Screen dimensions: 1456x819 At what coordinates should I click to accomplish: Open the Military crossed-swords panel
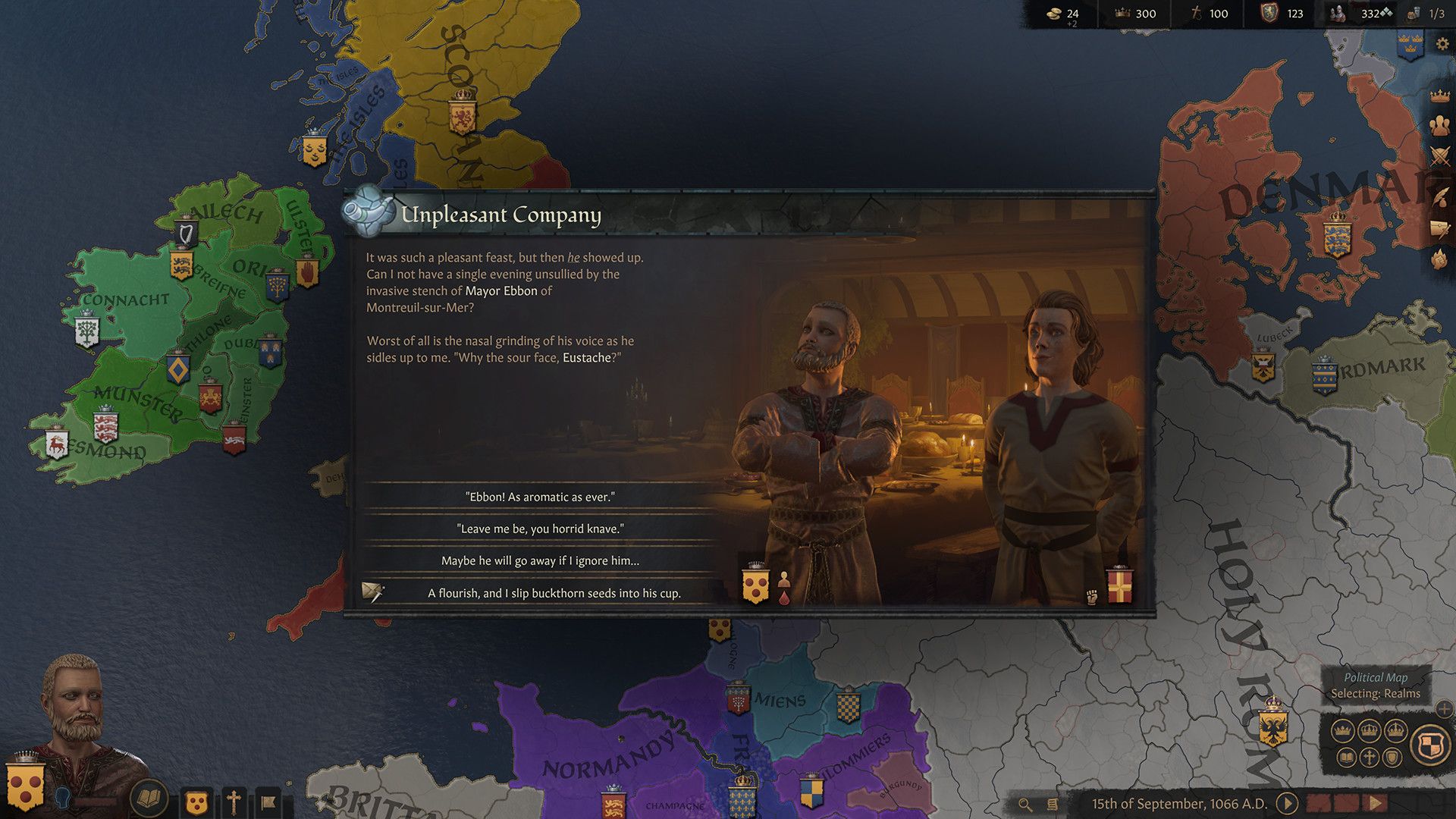coord(1440,155)
